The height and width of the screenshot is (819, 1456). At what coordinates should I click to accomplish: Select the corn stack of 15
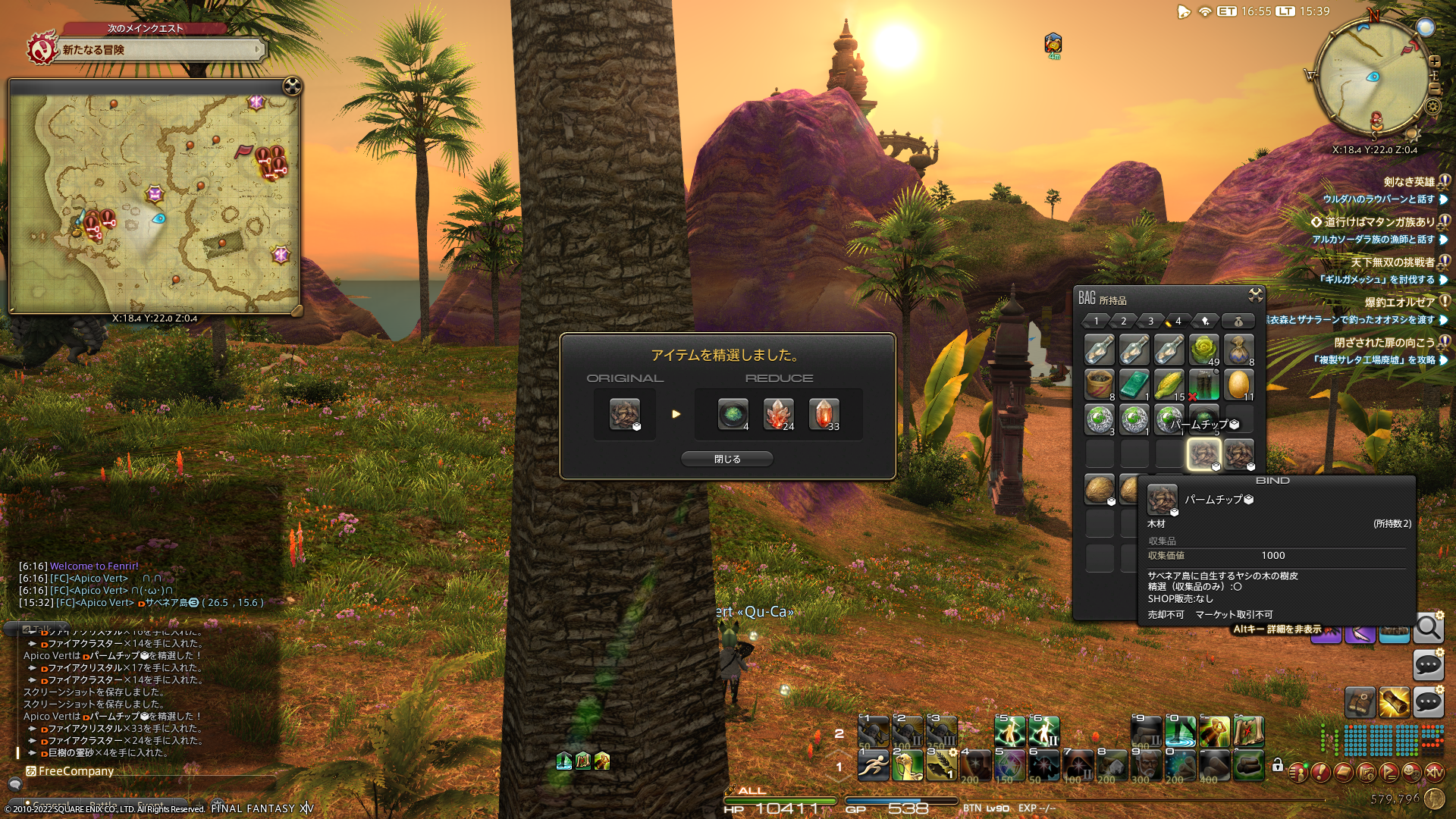pos(1169,384)
